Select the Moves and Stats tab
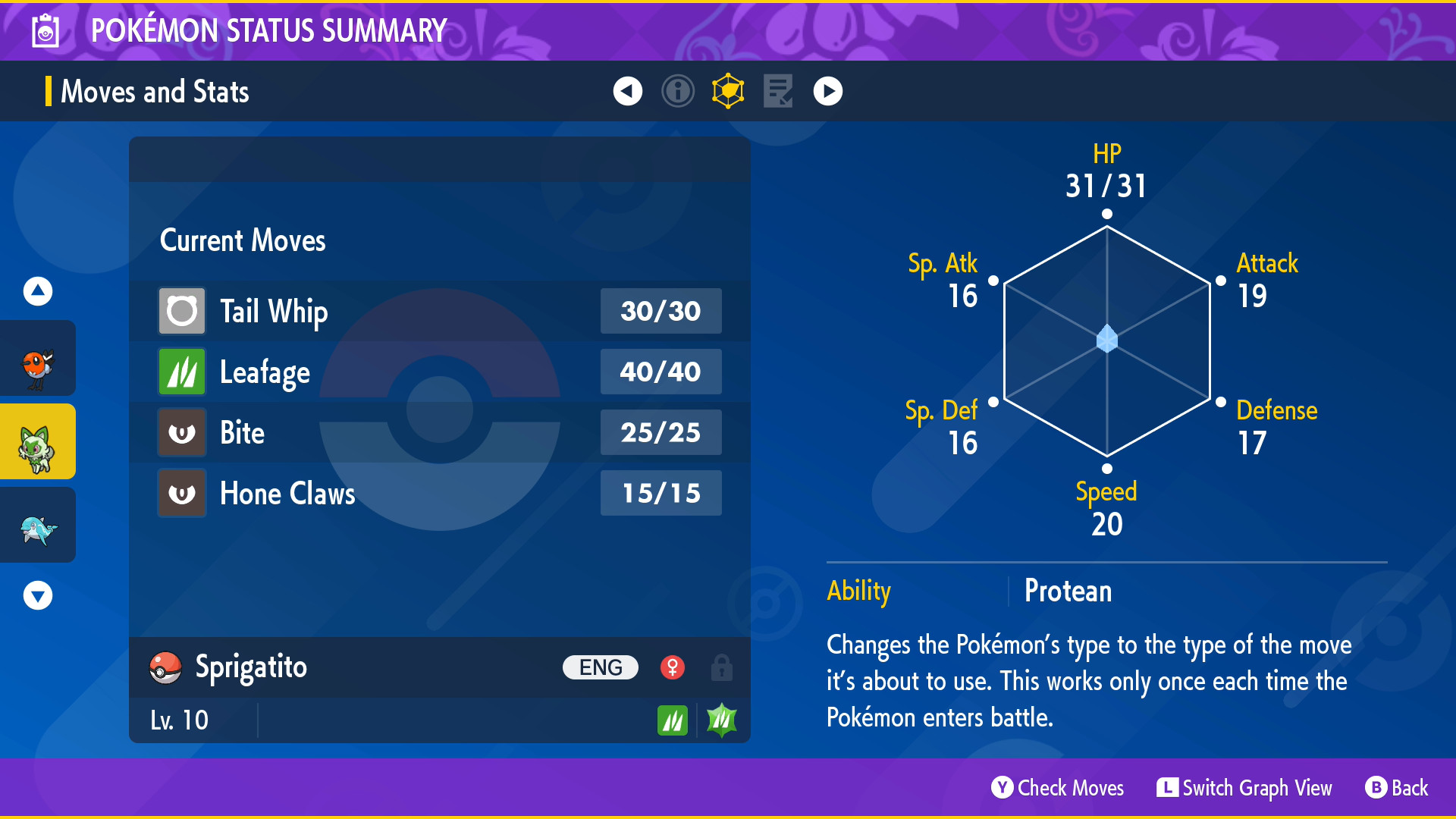The image size is (1456, 819). click(x=155, y=91)
